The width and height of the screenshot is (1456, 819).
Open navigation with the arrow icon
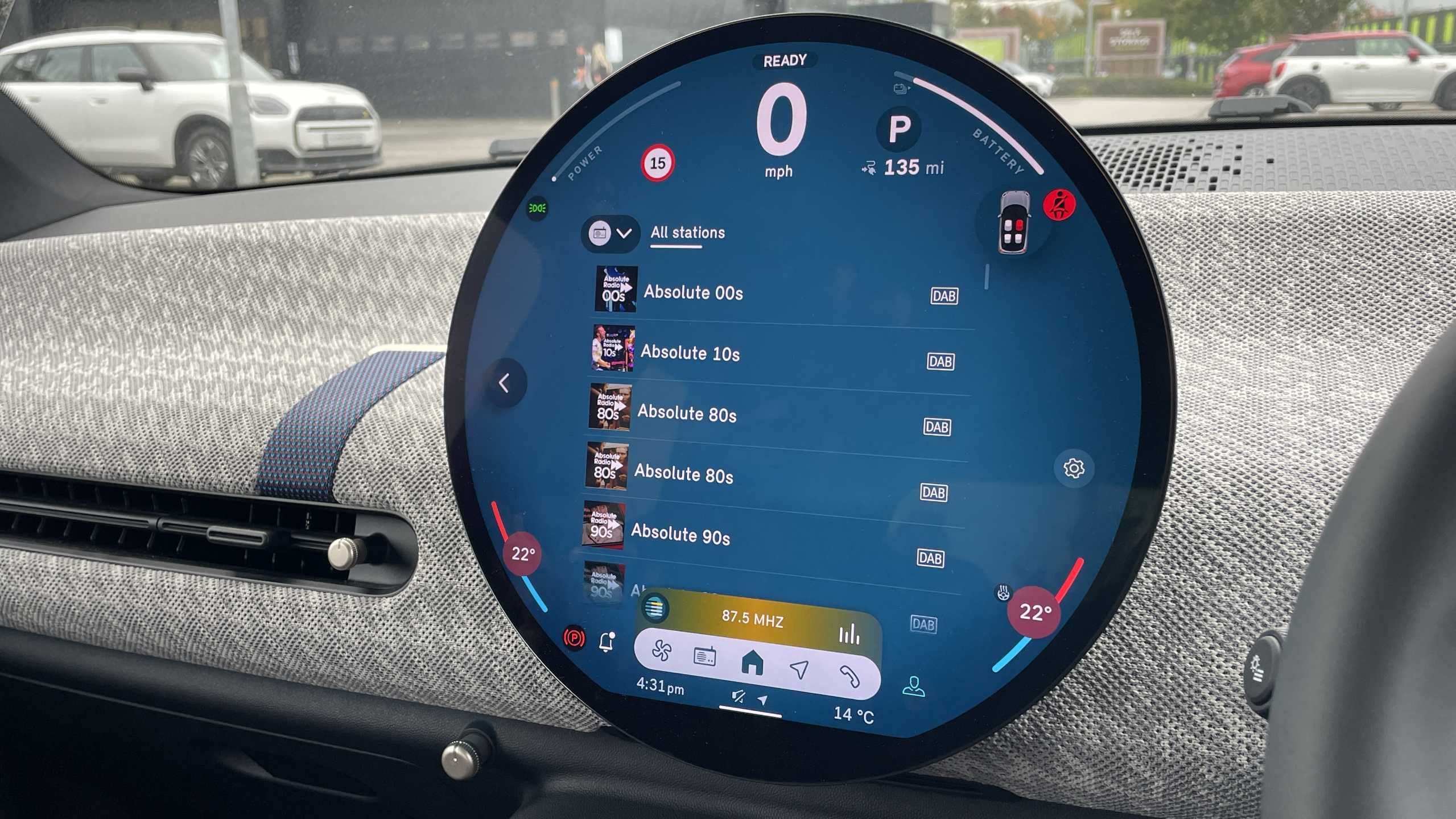pyautogui.click(x=799, y=669)
